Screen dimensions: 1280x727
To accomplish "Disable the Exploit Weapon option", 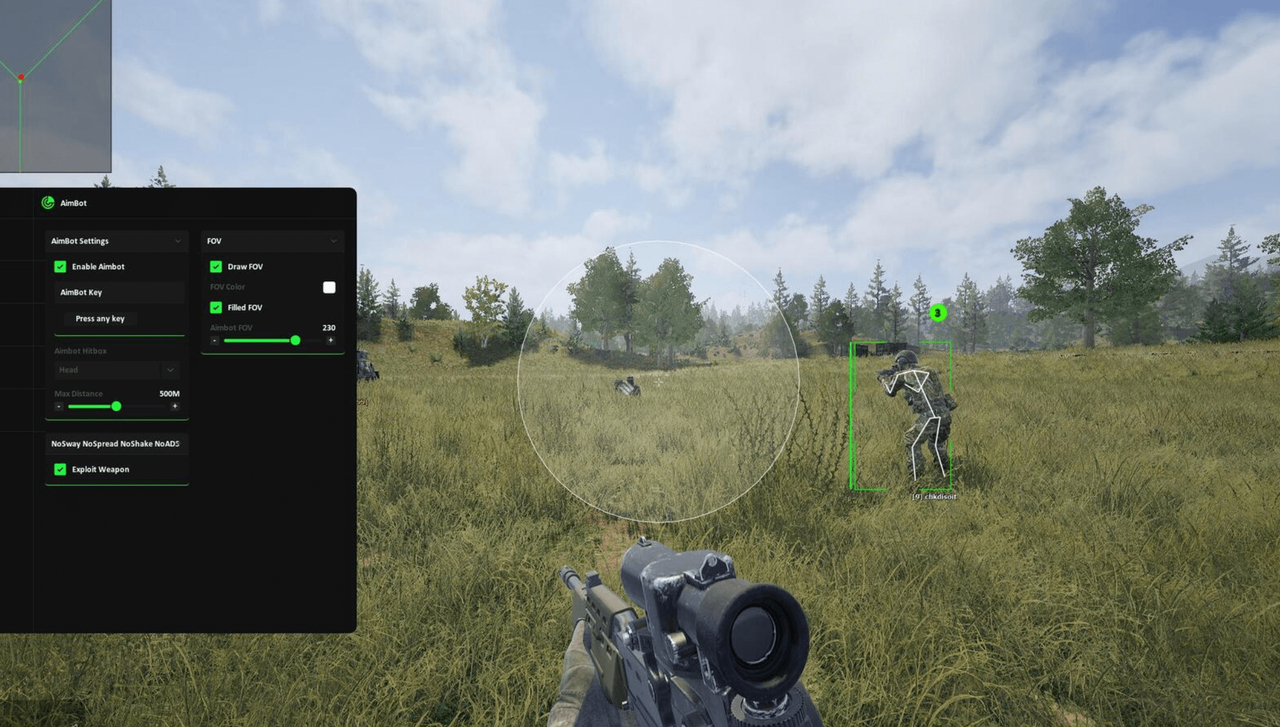I will click(x=61, y=469).
